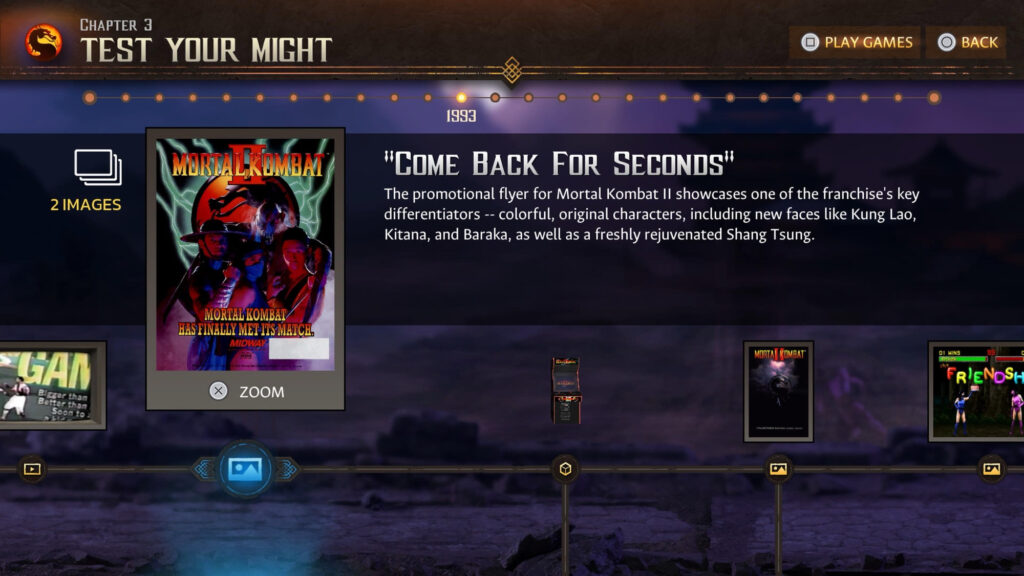Viewport: 1024px width, 576px height.
Task: Jump to the last large dot on the top timeline
Action: click(933, 98)
